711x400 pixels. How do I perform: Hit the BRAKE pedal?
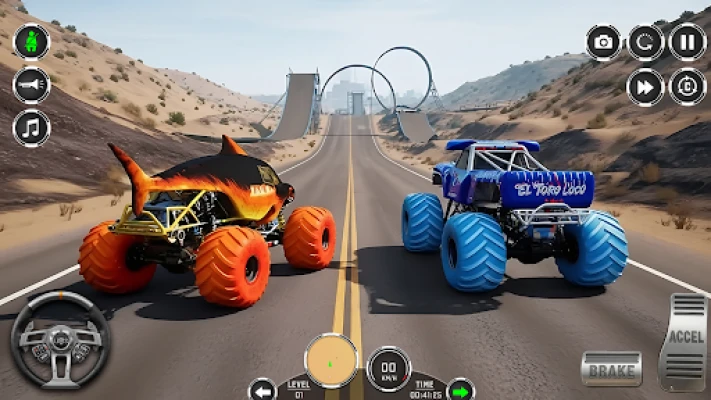tap(611, 368)
